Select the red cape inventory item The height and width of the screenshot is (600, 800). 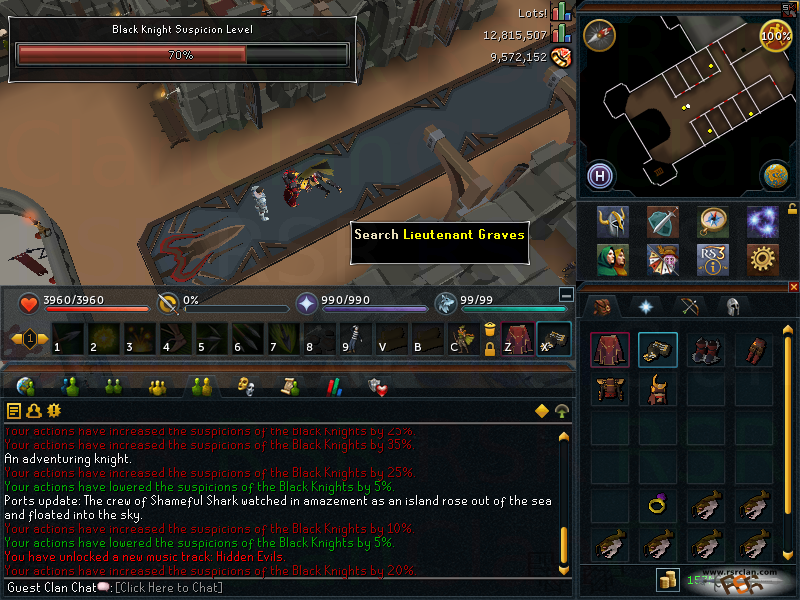tap(609, 350)
